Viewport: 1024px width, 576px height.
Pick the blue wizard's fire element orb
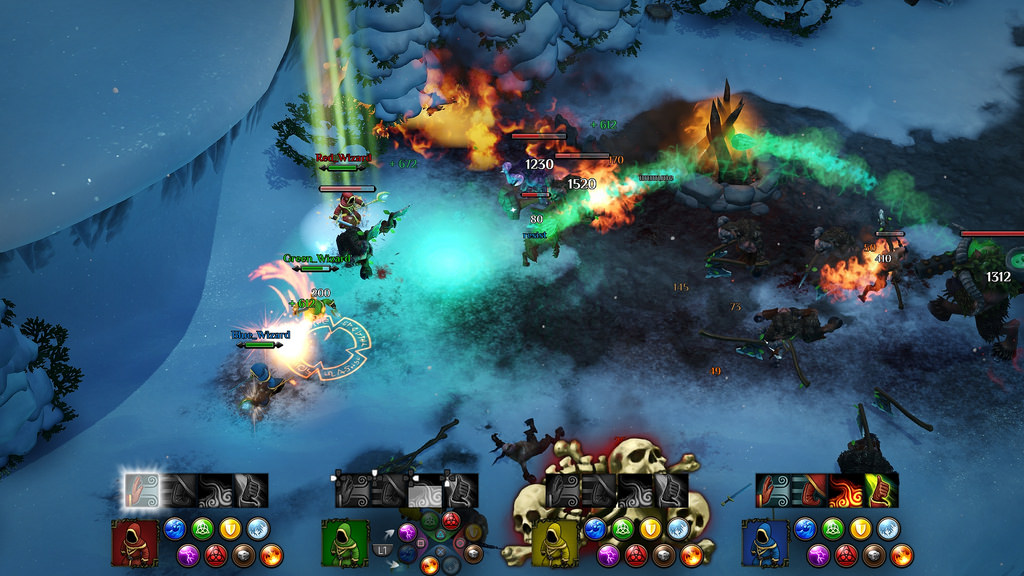pyautogui.click(x=901, y=554)
